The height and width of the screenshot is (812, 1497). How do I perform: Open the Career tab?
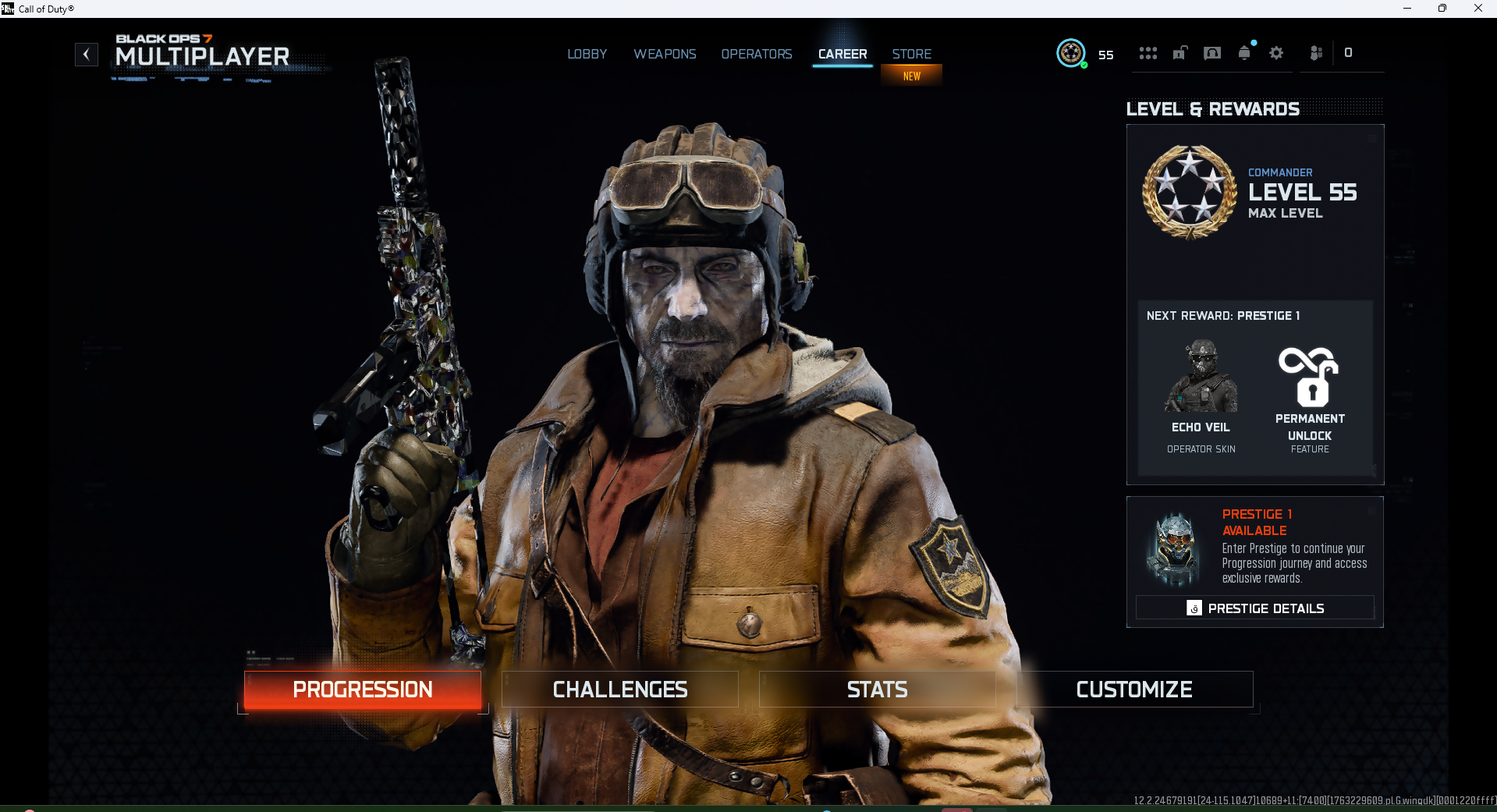pos(843,55)
